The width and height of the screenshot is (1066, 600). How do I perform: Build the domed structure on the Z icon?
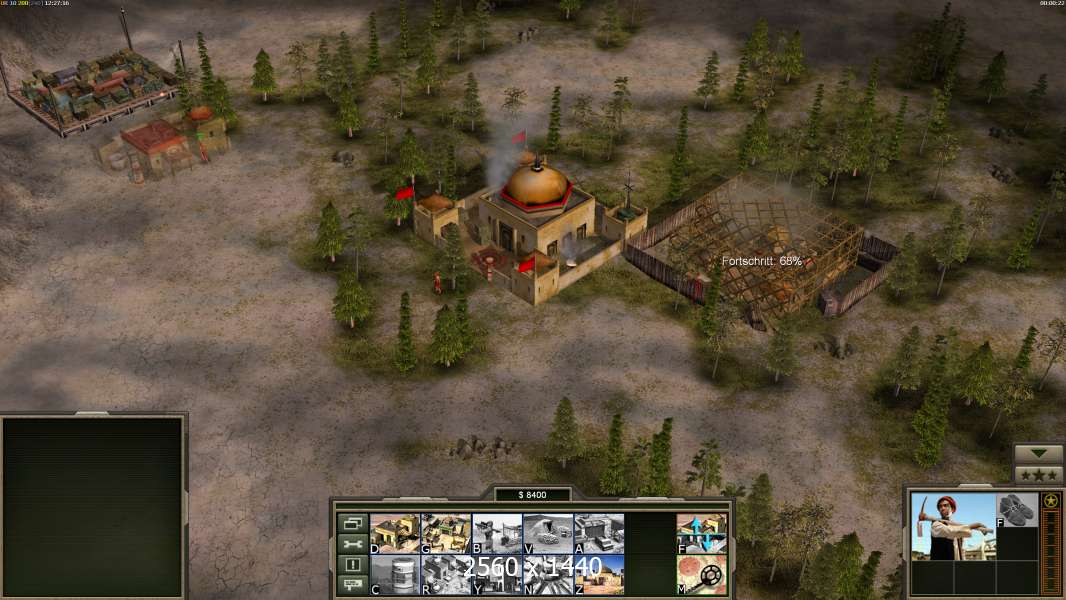[598, 574]
